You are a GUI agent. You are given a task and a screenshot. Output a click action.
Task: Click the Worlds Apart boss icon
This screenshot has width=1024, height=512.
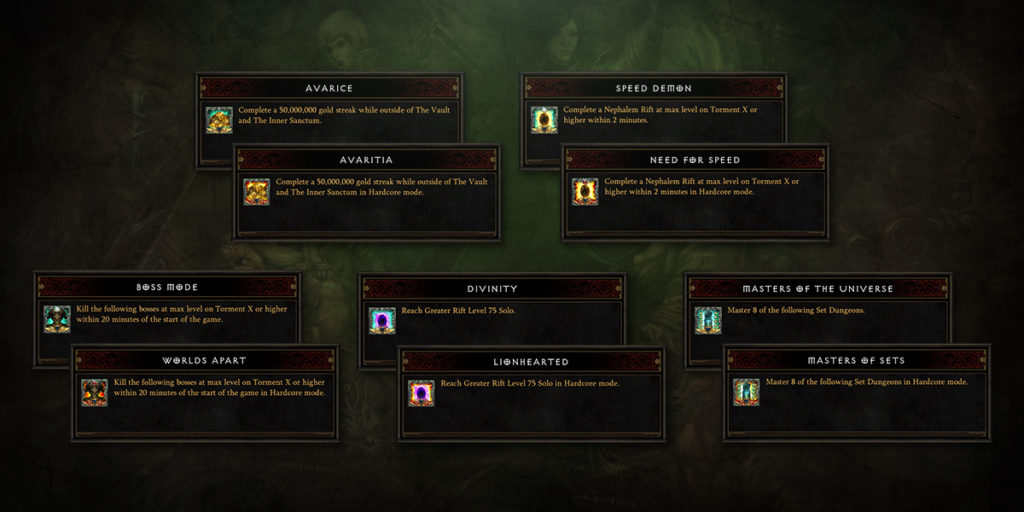94,392
